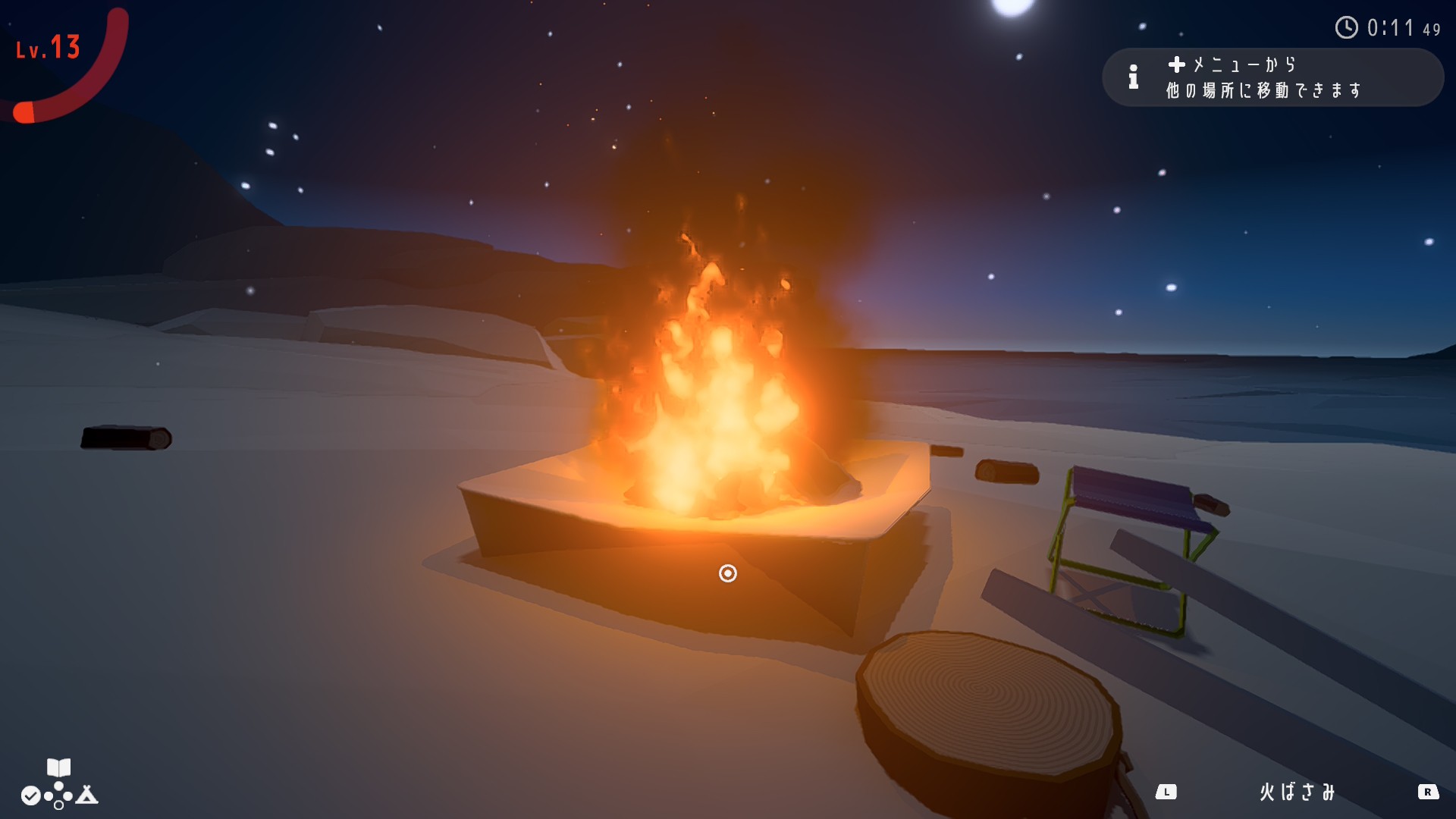1456x819 pixels.
Task: Click the info notification about the menu
Action: click(x=1272, y=77)
